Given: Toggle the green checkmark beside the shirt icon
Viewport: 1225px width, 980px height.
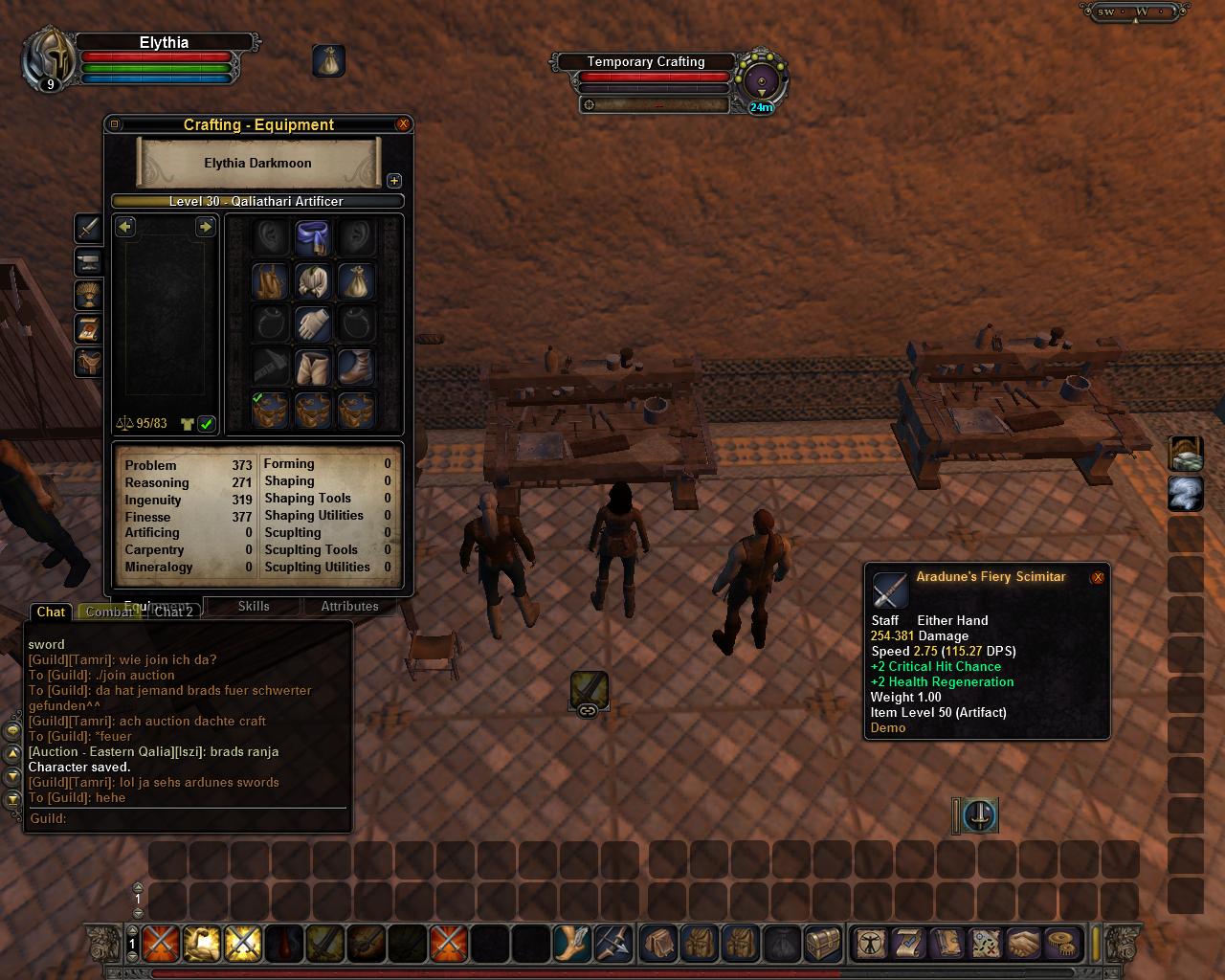Looking at the screenshot, I should click(207, 423).
